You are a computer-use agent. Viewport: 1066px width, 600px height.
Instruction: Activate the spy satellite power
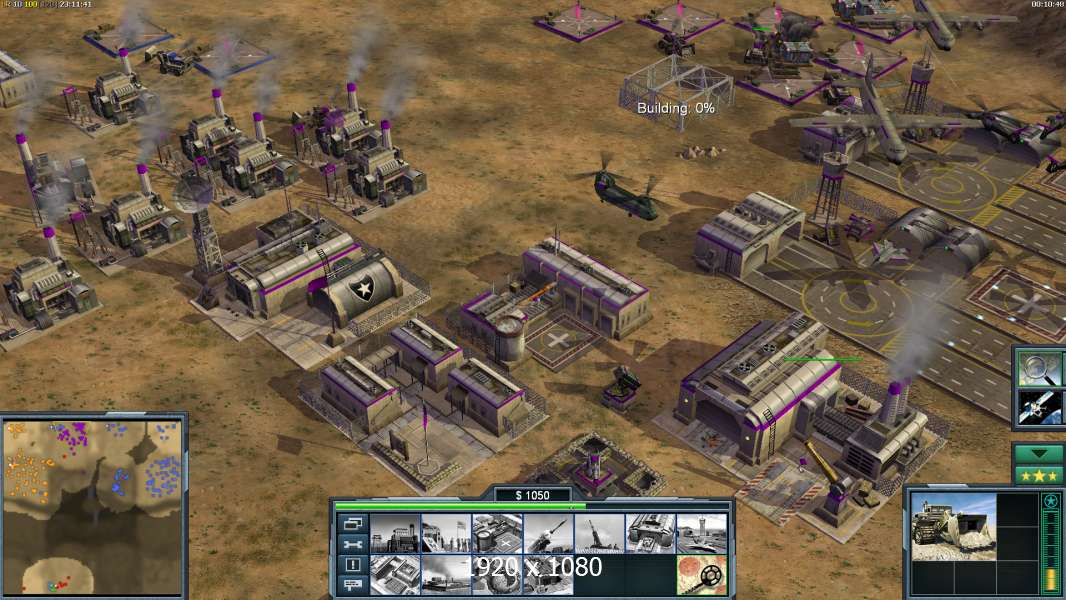[x=1039, y=407]
